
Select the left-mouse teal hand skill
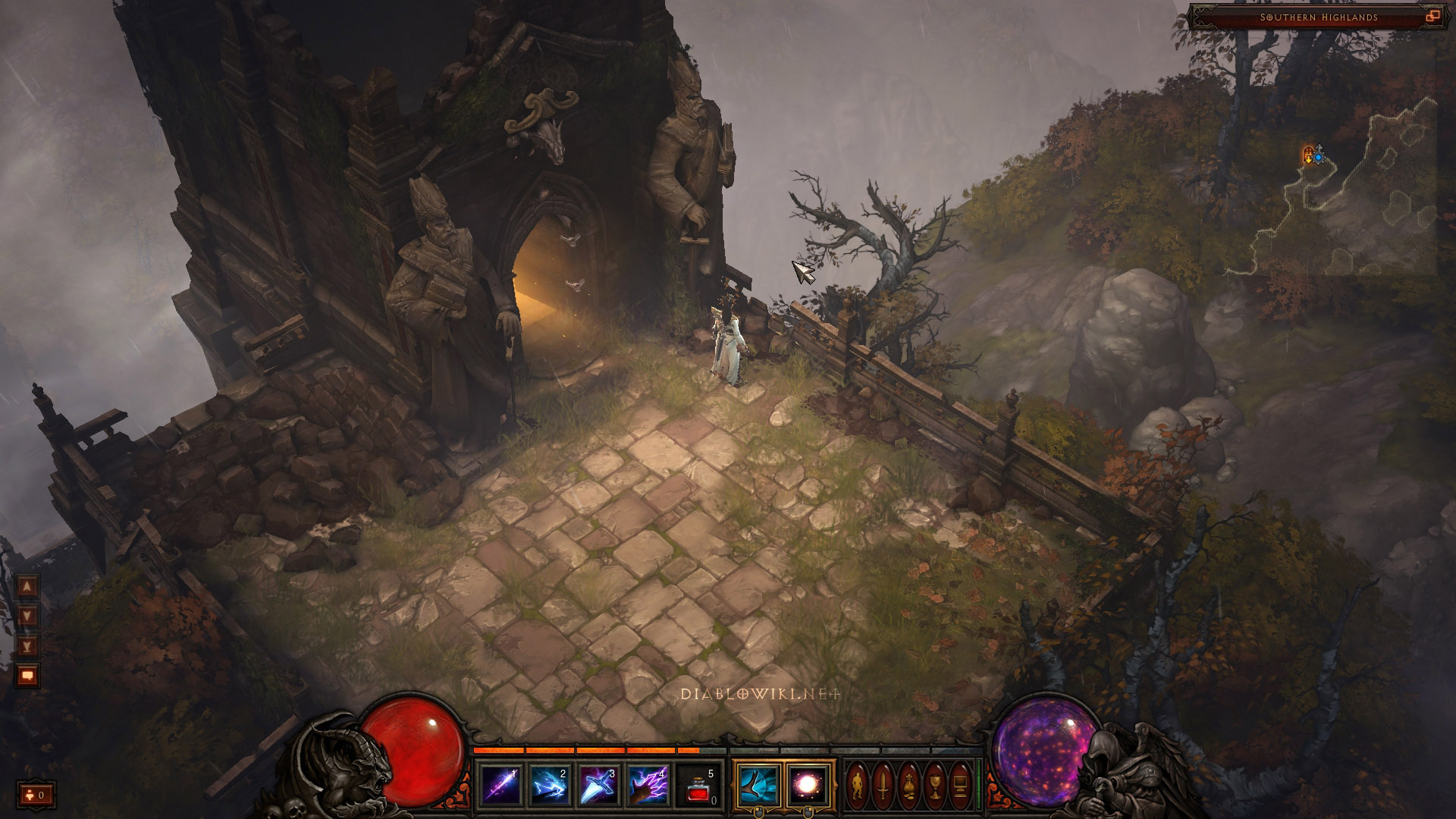[x=758, y=786]
